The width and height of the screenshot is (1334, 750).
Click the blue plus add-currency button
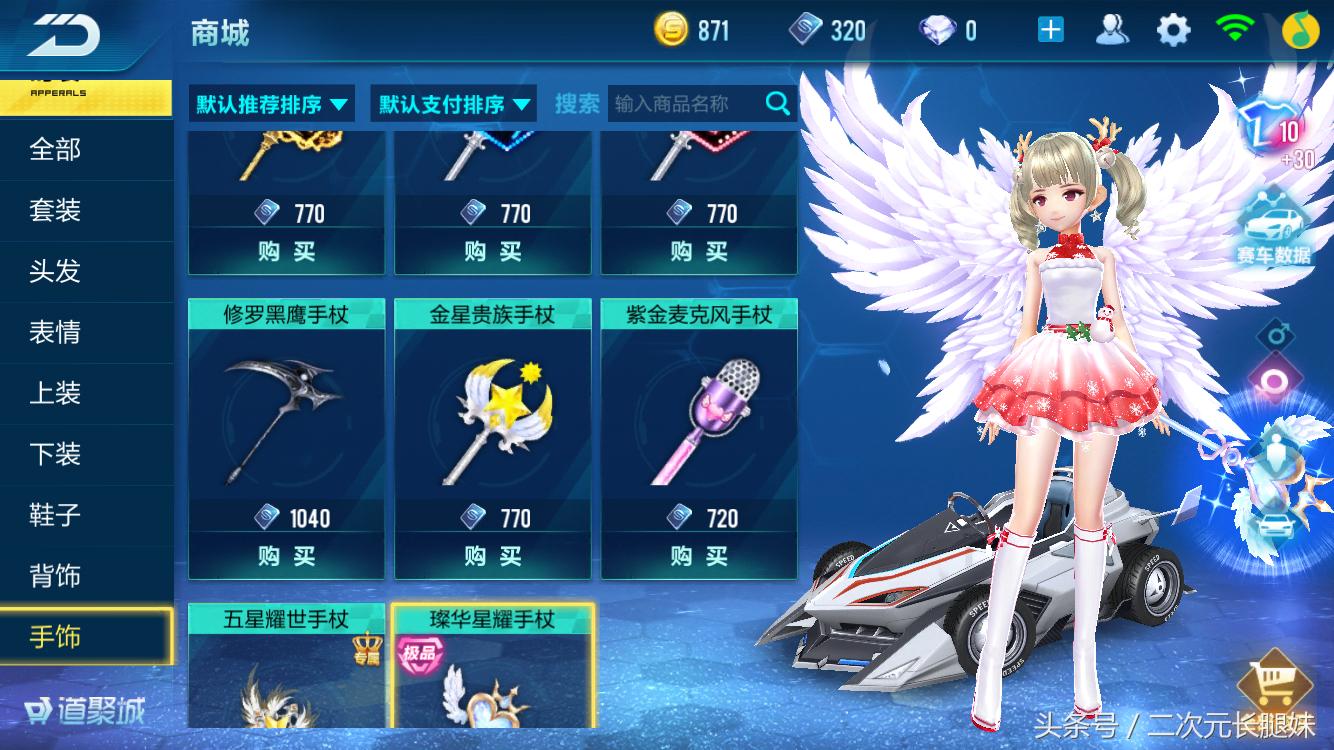pyautogui.click(x=1050, y=31)
